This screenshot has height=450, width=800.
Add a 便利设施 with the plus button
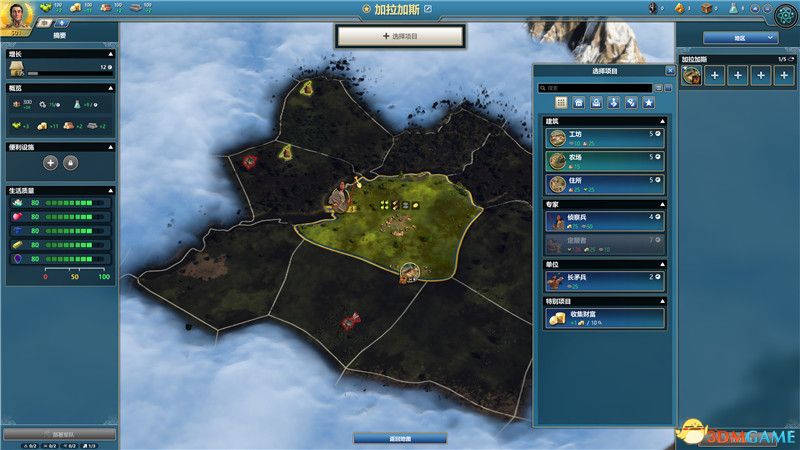click(50, 162)
